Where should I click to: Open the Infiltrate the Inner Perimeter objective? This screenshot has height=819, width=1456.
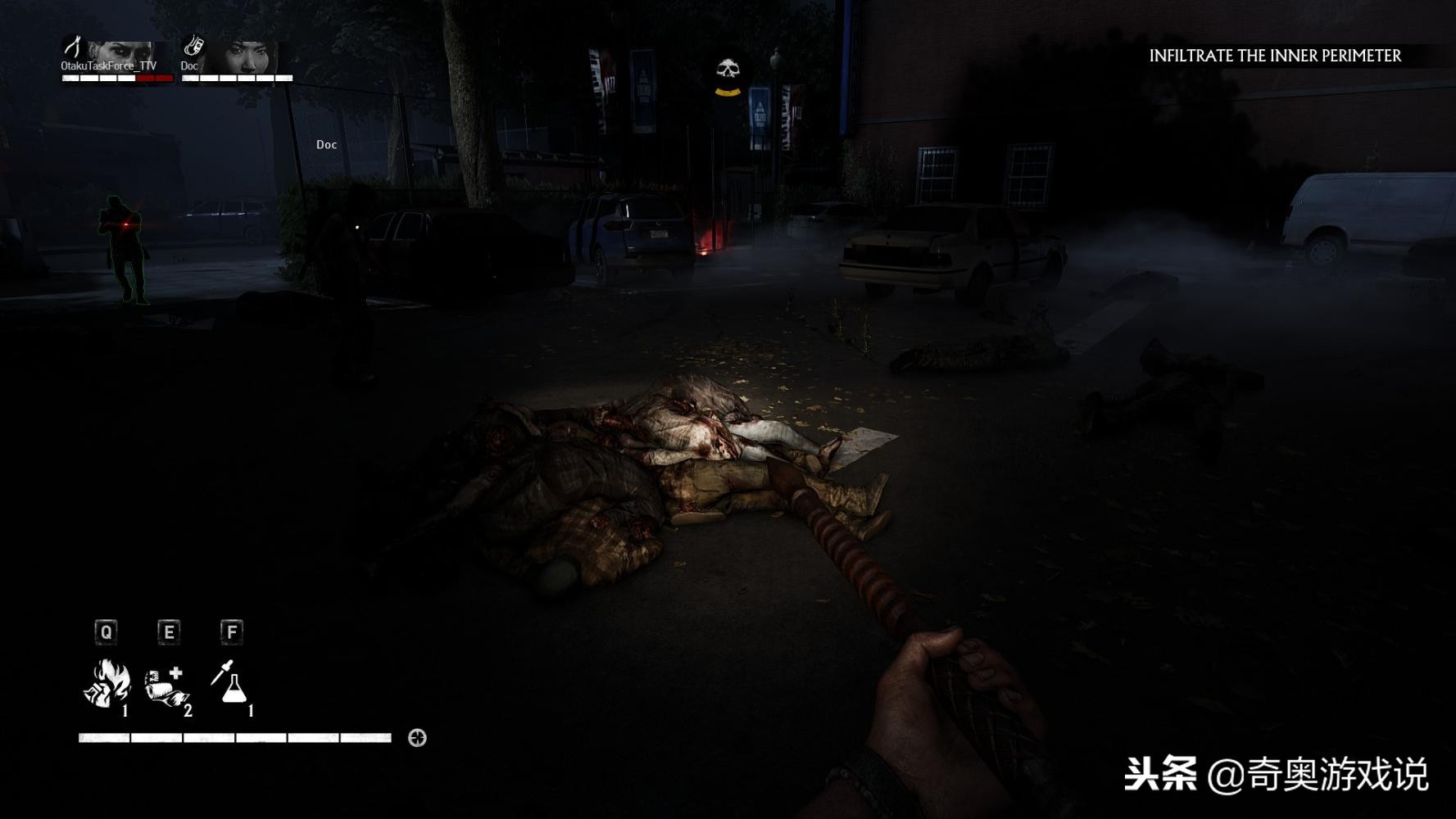[x=1274, y=56]
